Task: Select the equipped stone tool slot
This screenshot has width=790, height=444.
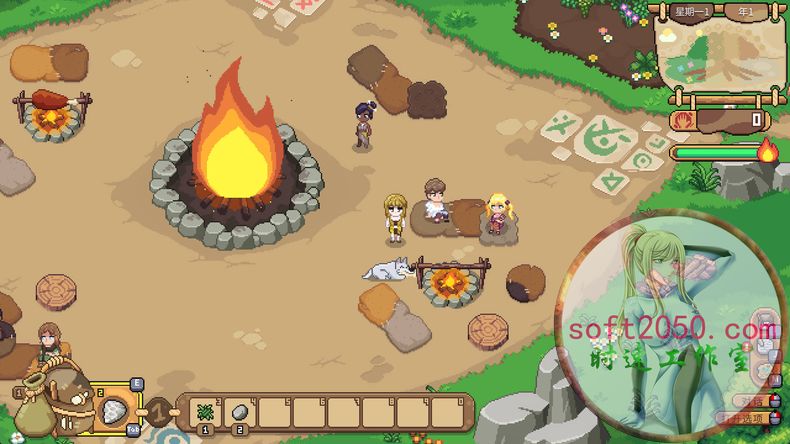Action: [113, 409]
